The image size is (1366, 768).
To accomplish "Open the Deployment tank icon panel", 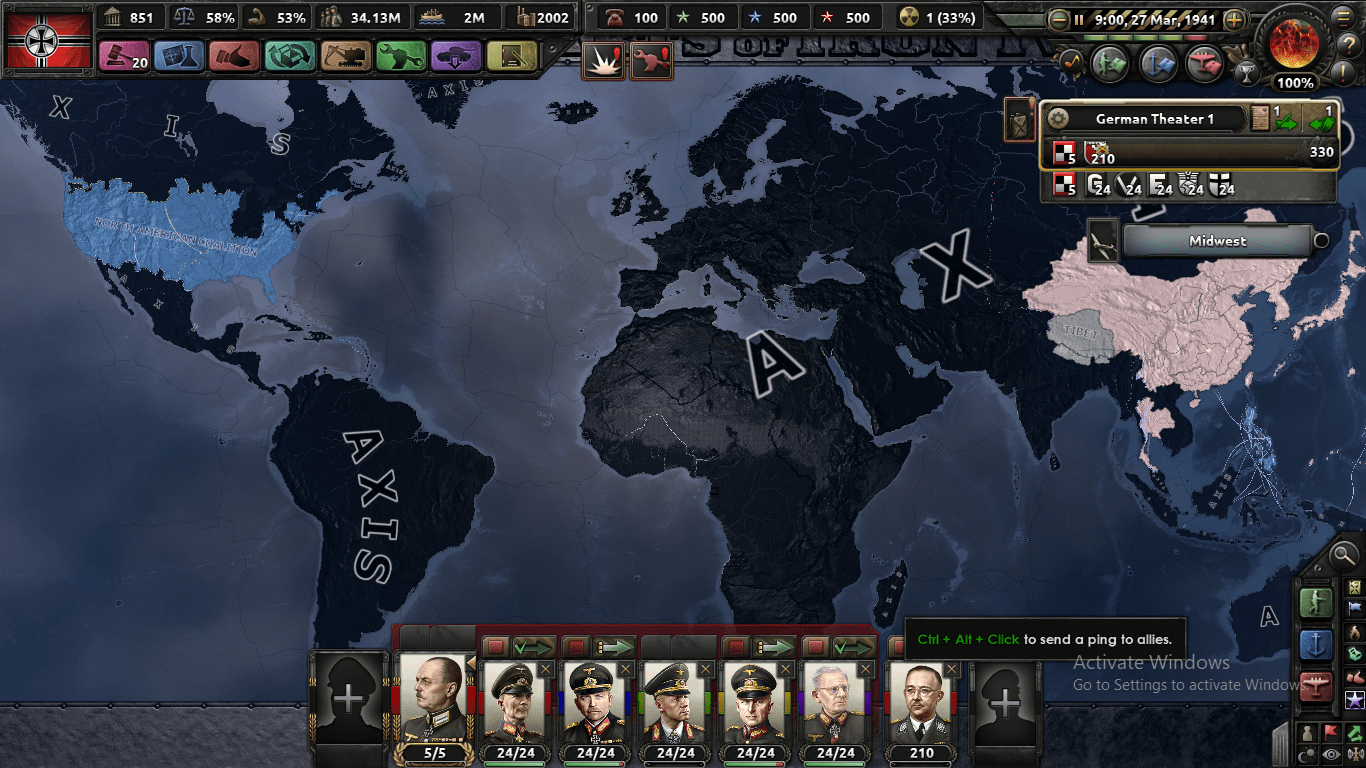I will point(456,55).
